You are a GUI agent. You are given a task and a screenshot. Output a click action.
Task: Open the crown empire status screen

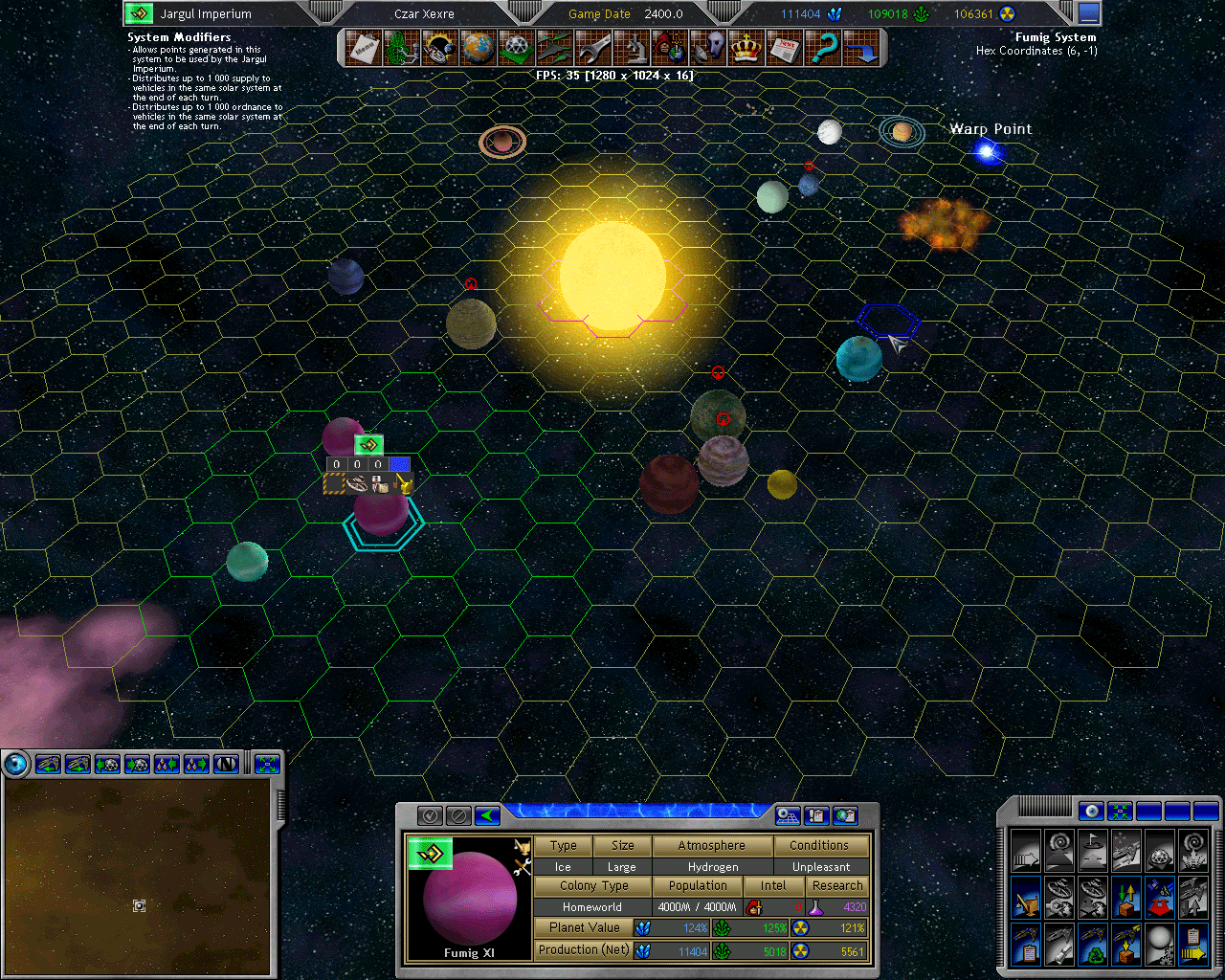746,48
